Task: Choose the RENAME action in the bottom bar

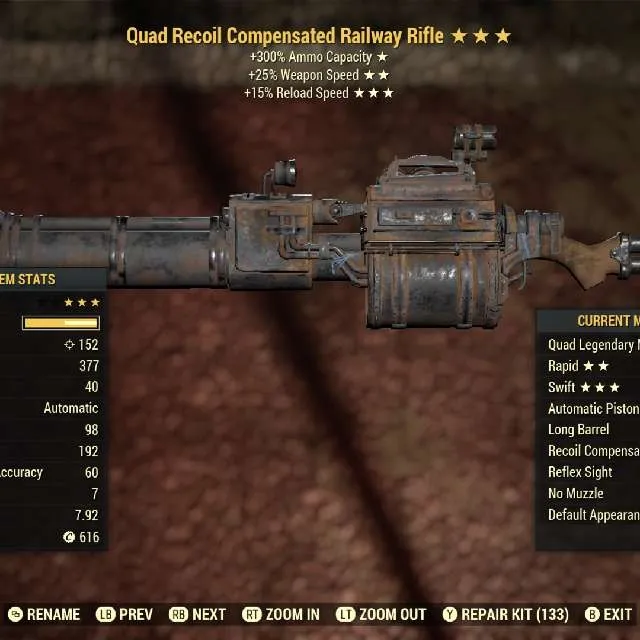Action: (45, 614)
